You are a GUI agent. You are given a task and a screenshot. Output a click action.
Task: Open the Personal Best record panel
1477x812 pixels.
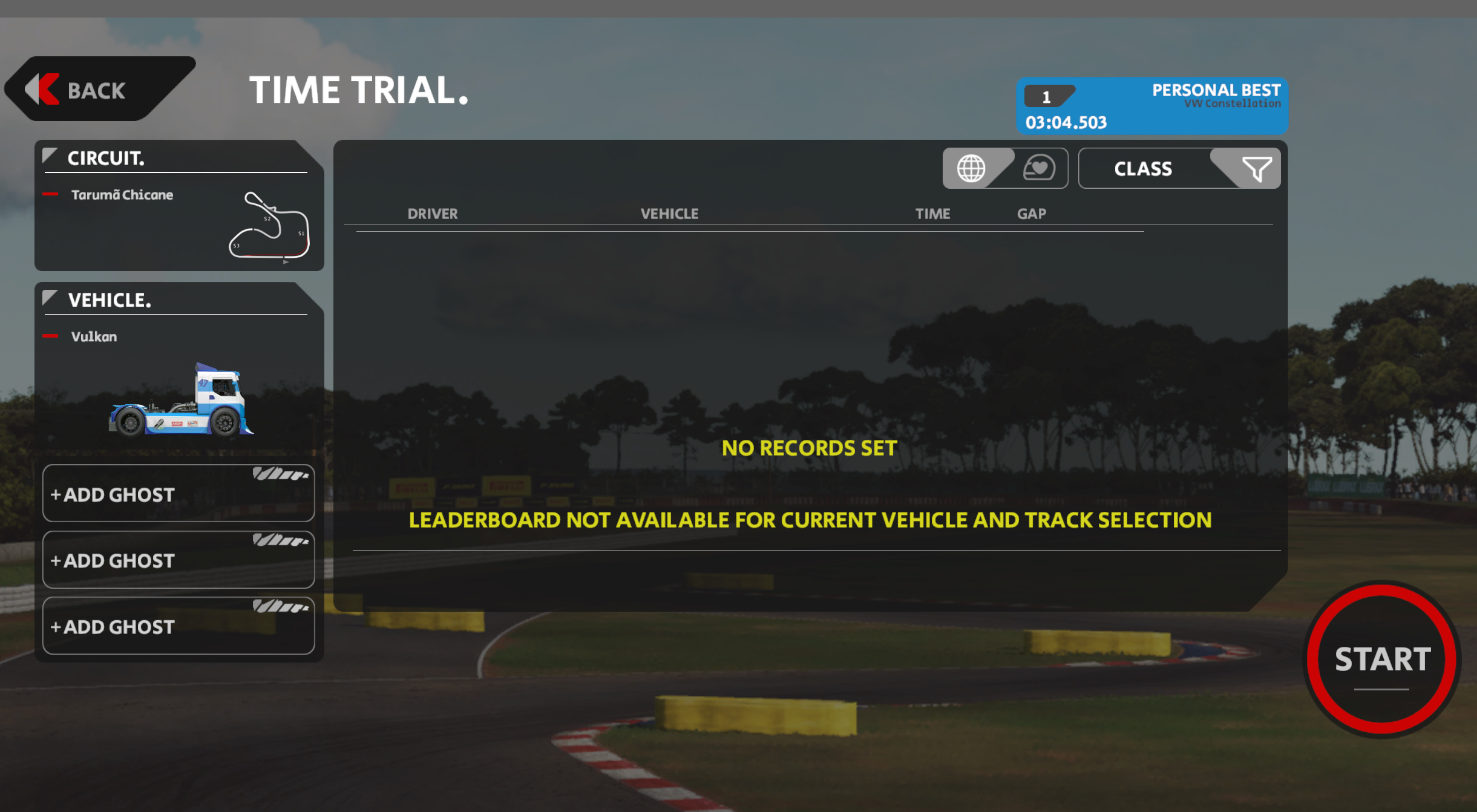(x=1151, y=106)
